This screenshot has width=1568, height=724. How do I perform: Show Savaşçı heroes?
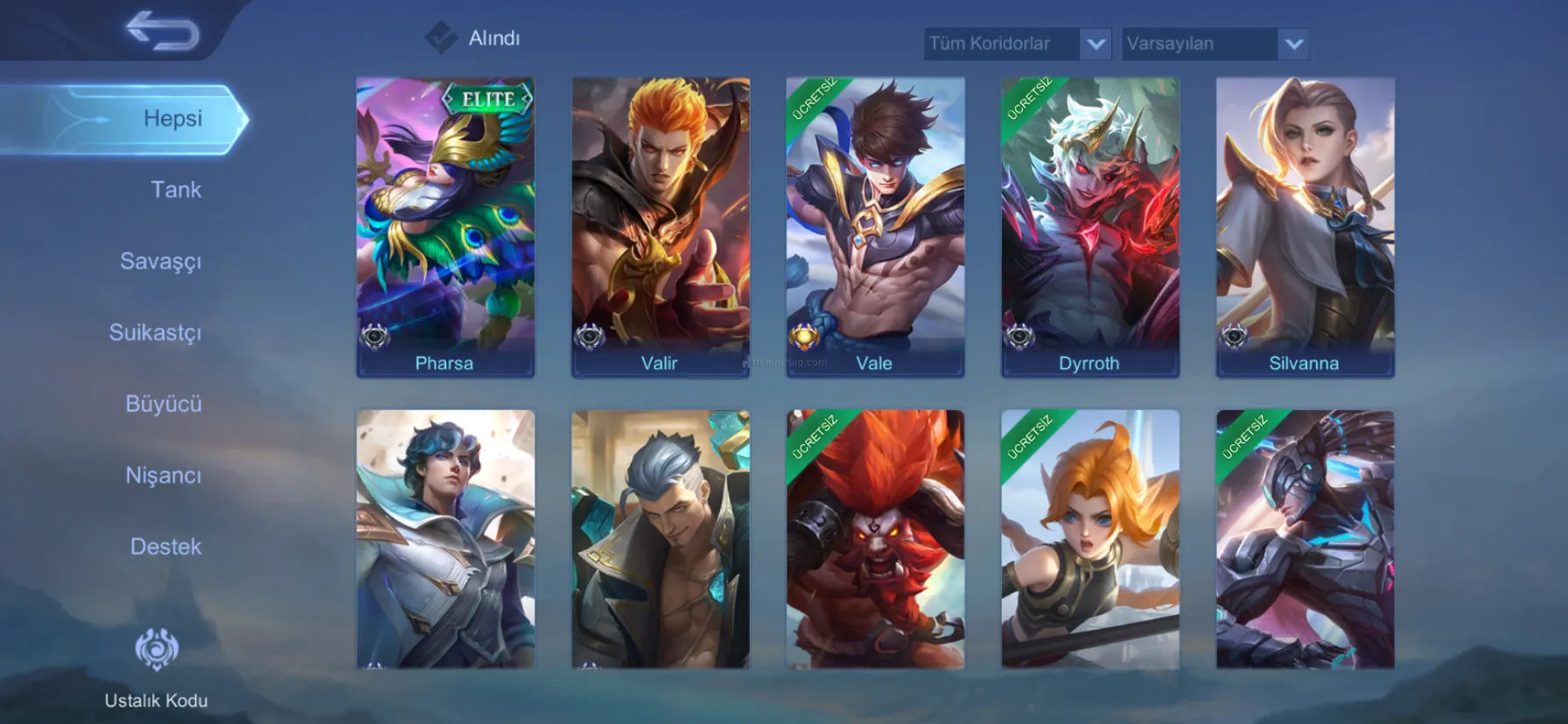(x=161, y=261)
